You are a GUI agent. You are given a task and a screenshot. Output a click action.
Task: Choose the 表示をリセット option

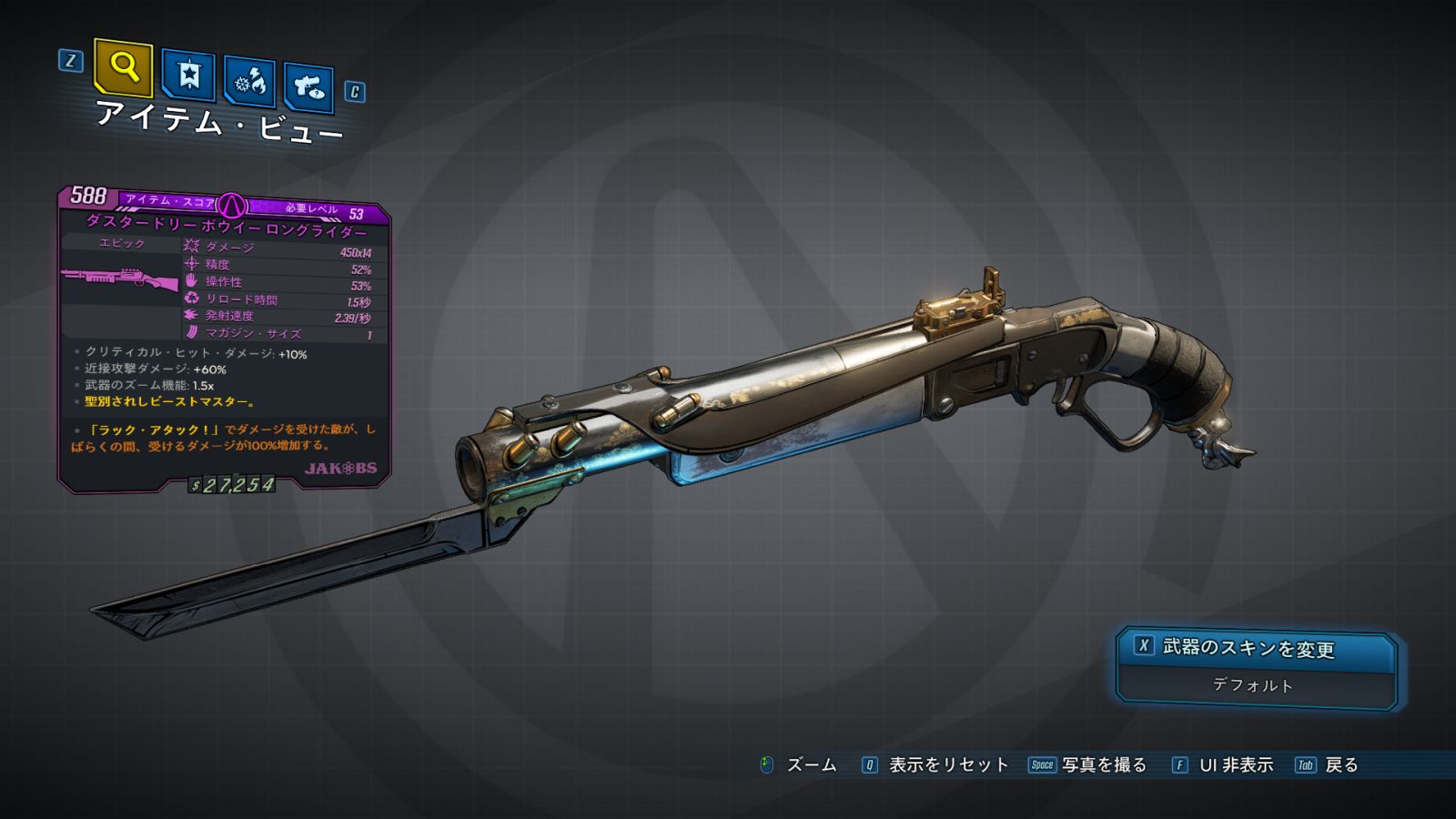pos(947,765)
